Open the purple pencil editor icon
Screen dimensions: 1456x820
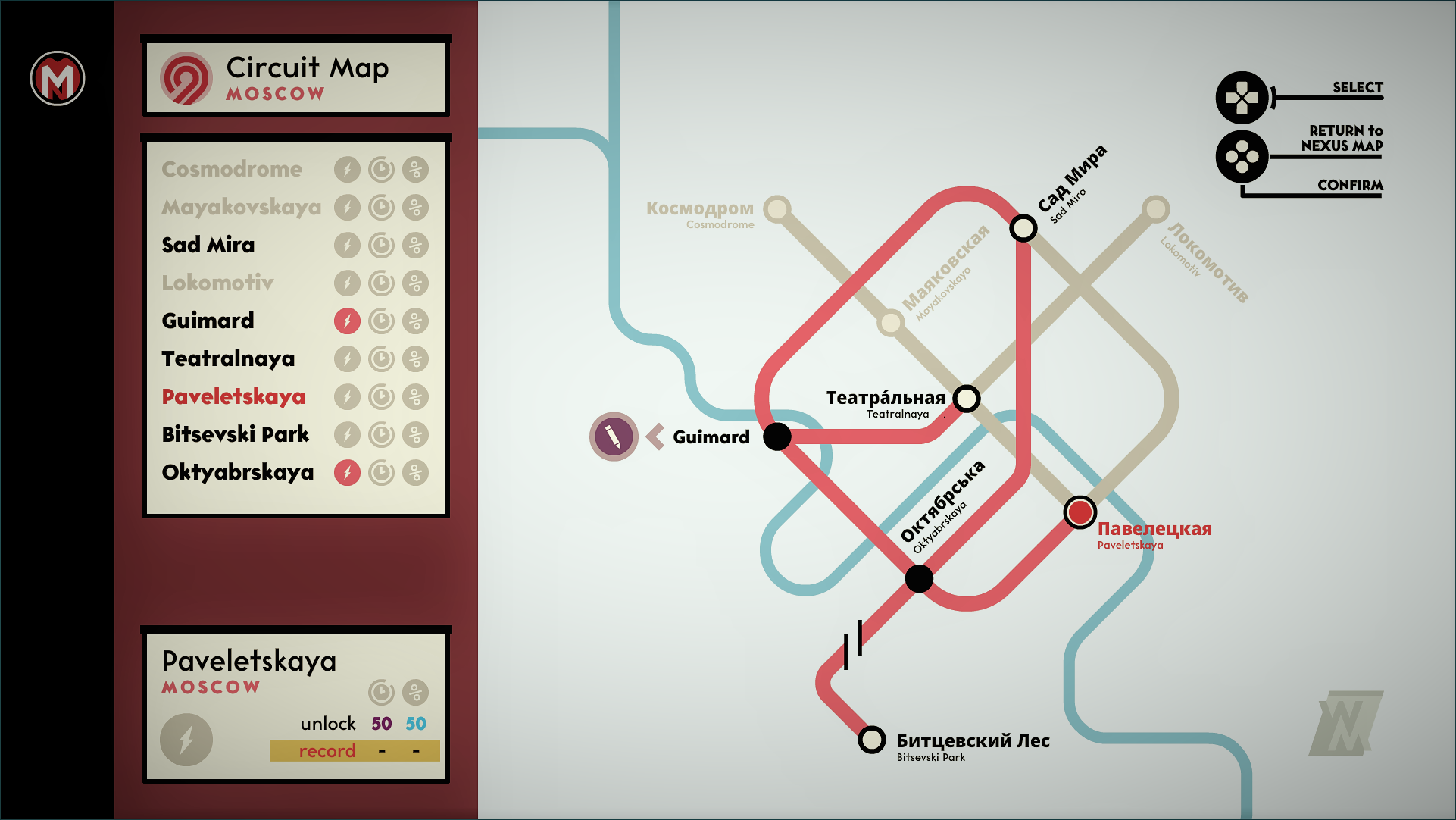click(614, 437)
